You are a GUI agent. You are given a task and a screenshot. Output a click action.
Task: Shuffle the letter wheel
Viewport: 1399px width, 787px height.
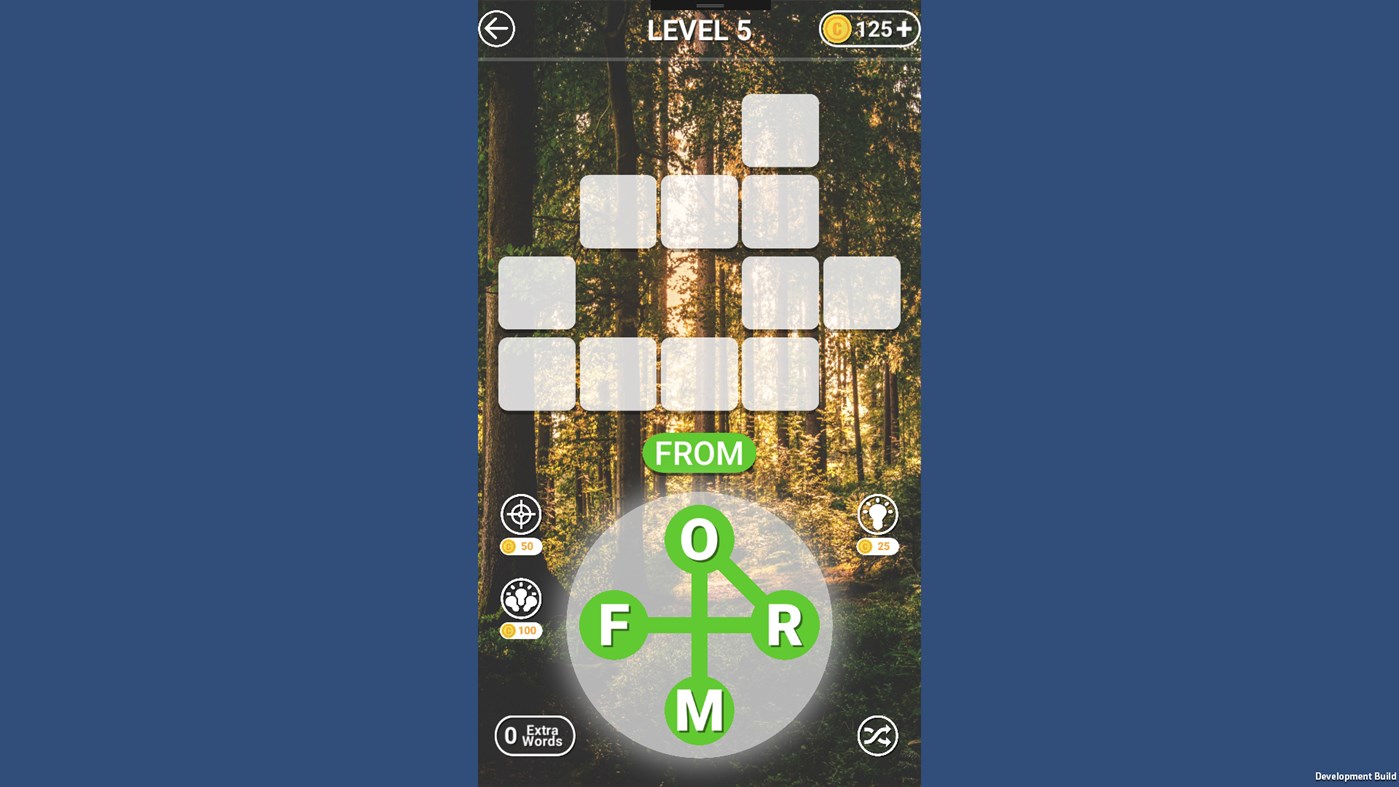pyautogui.click(x=877, y=735)
